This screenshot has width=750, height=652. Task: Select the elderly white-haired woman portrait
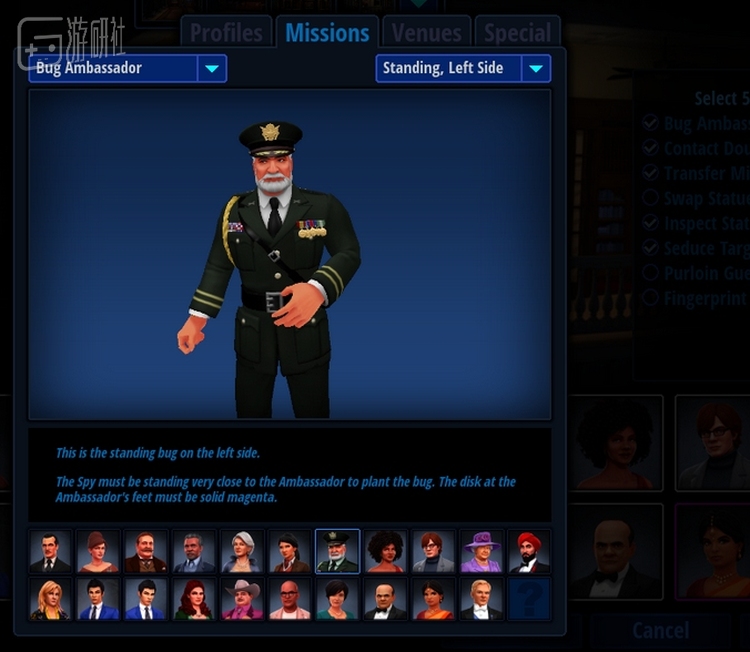pos(242,551)
